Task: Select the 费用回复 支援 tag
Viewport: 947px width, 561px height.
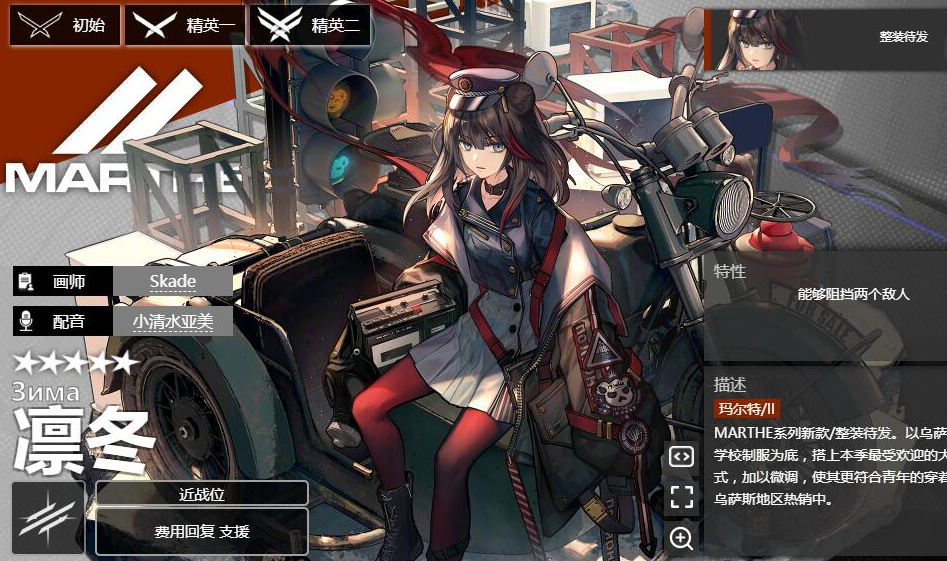Action: click(202, 531)
